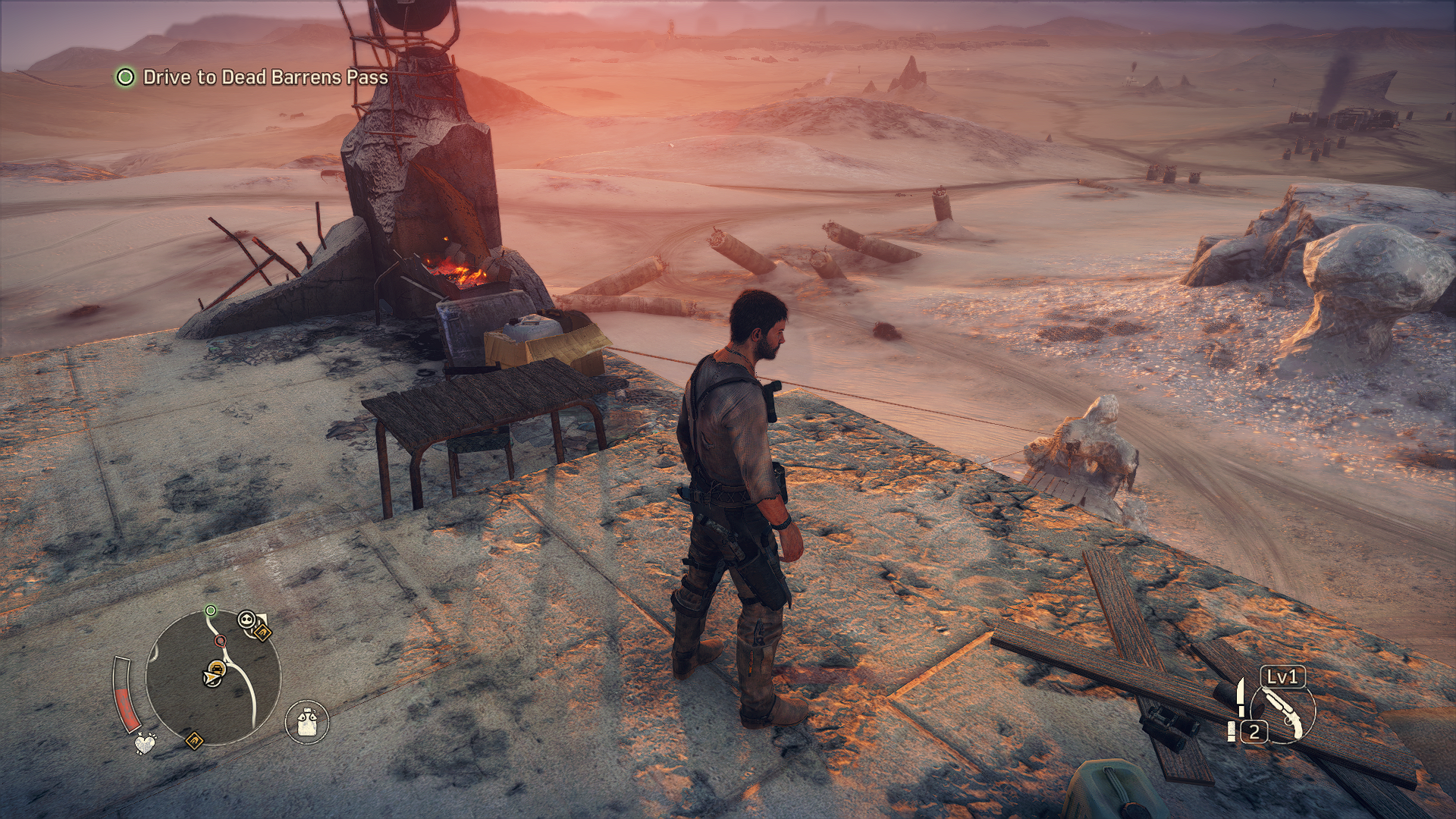Image resolution: width=1456 pixels, height=819 pixels.
Task: Choose the knife shiv icon
Action: (x=1241, y=698)
